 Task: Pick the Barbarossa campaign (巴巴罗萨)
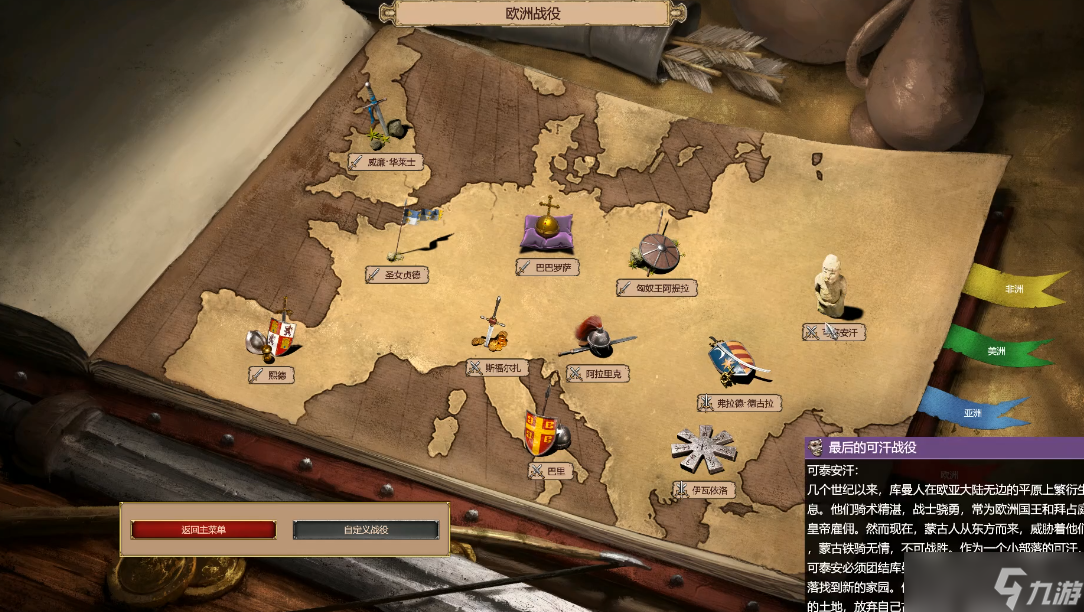click(548, 267)
